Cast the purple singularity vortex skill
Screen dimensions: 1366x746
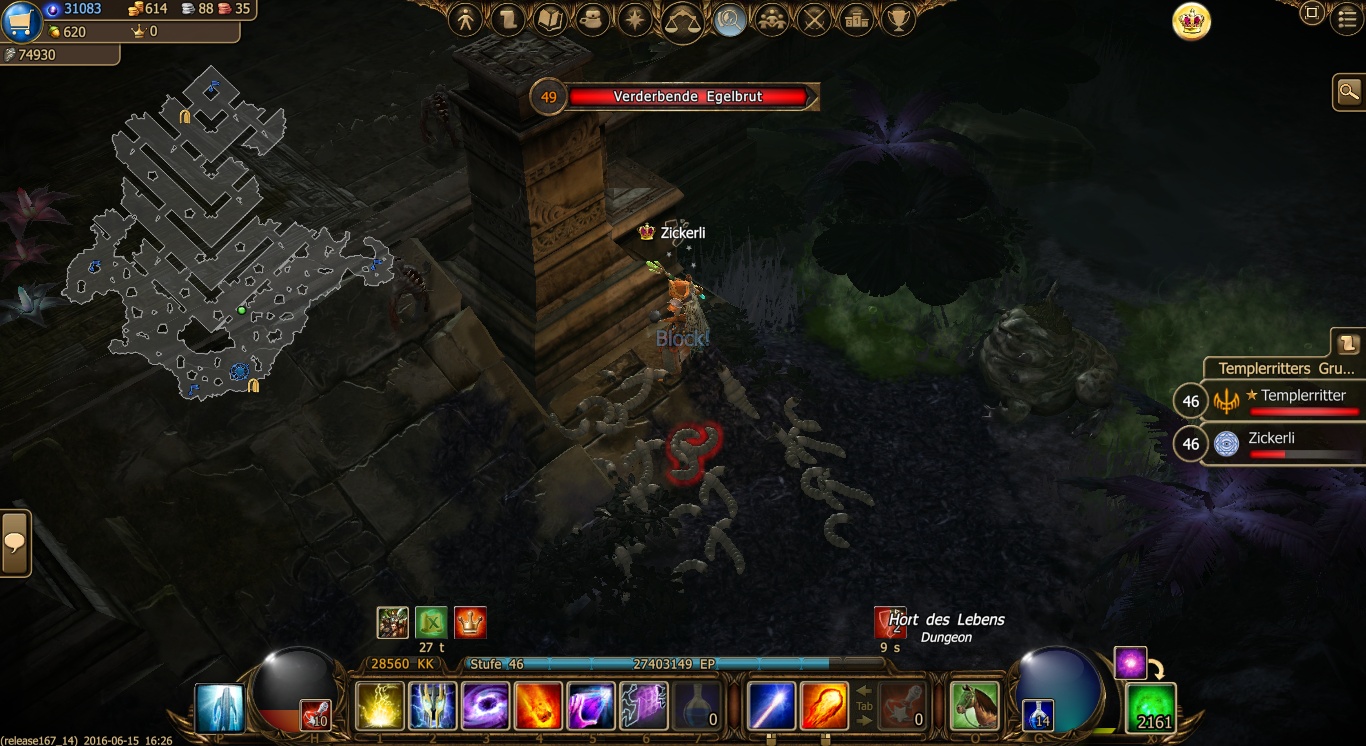coord(486,706)
